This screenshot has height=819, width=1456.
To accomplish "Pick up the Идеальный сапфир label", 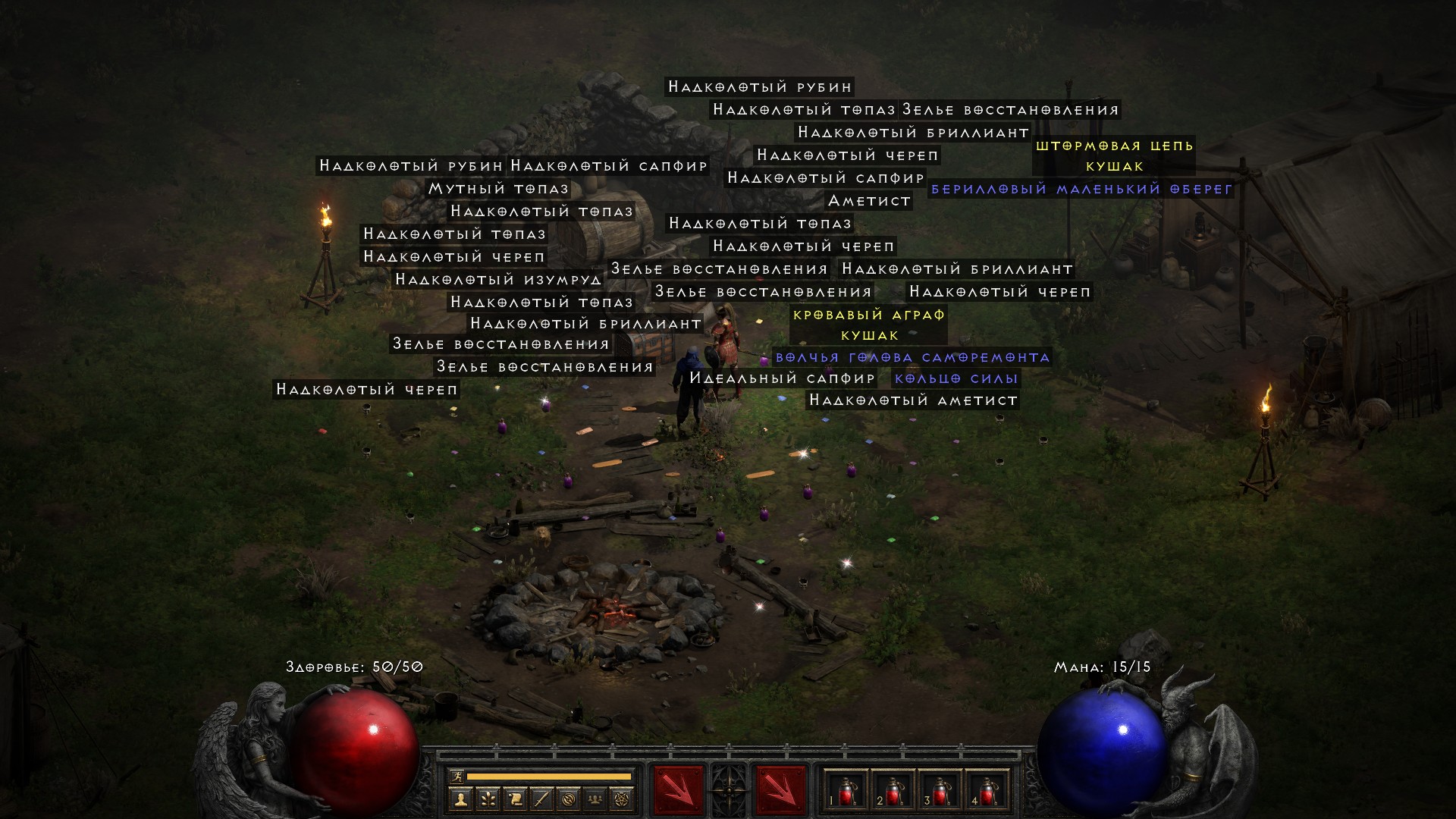I will (x=783, y=378).
